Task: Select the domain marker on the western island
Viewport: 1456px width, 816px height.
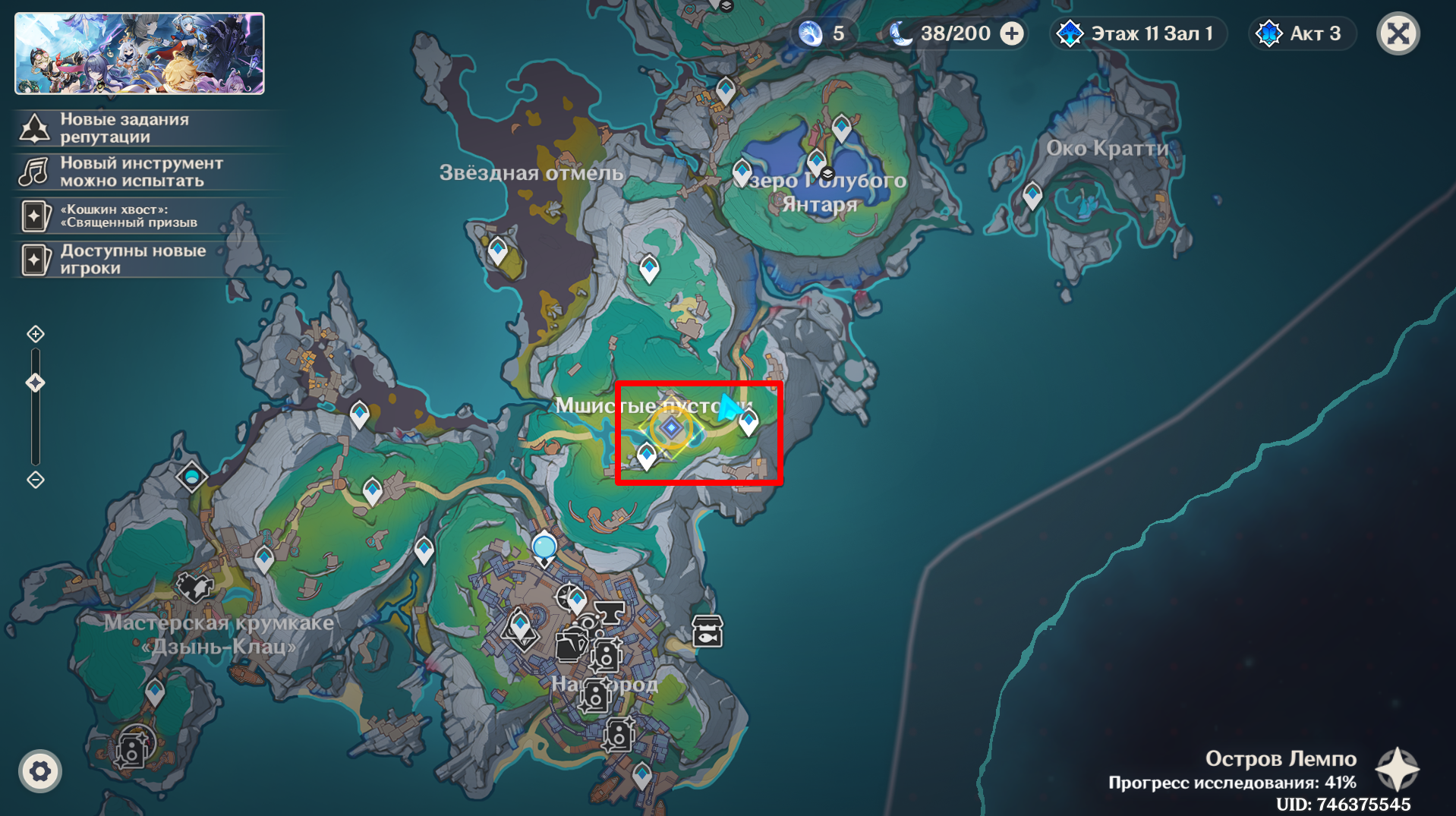Action: coord(191,477)
